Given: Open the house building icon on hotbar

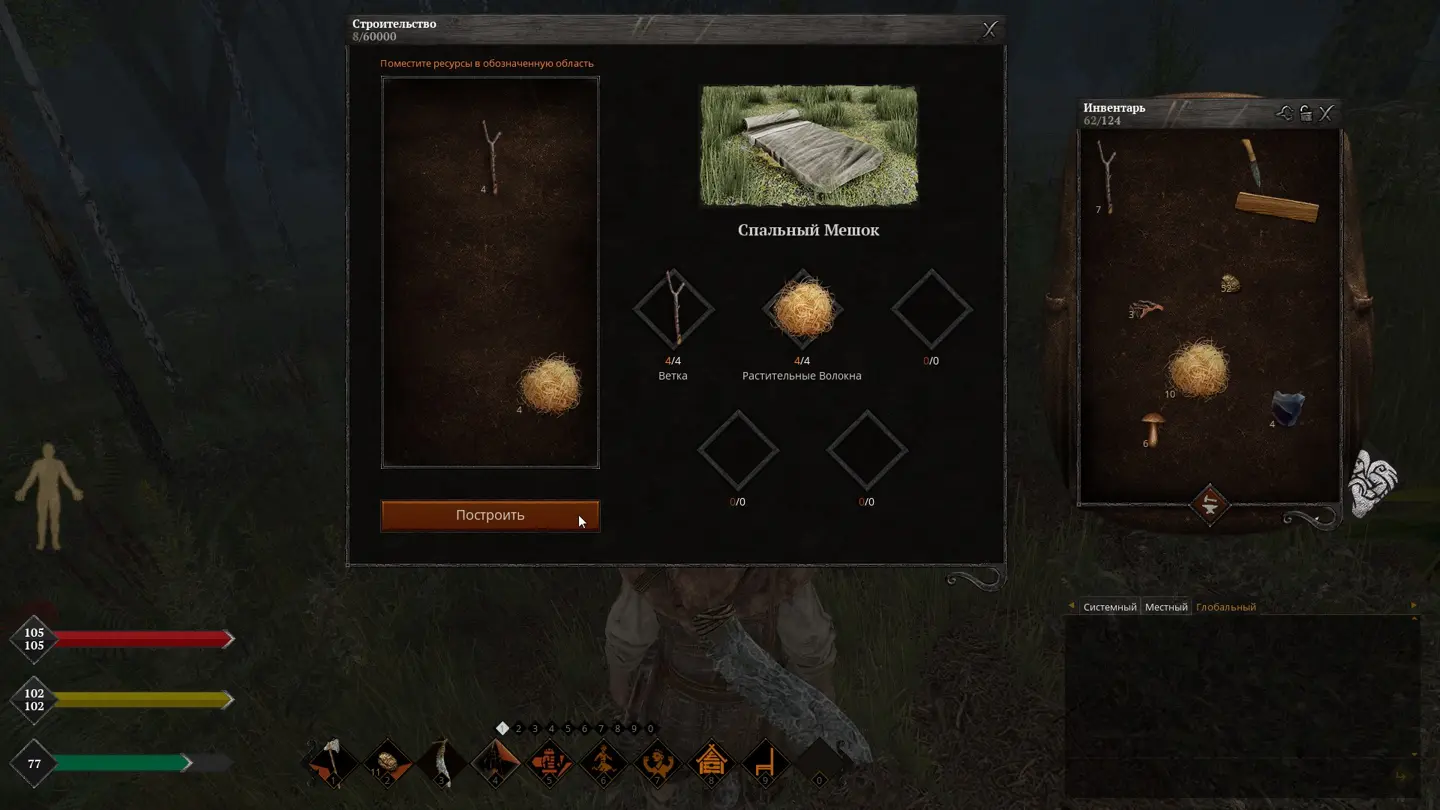Looking at the screenshot, I should 711,764.
